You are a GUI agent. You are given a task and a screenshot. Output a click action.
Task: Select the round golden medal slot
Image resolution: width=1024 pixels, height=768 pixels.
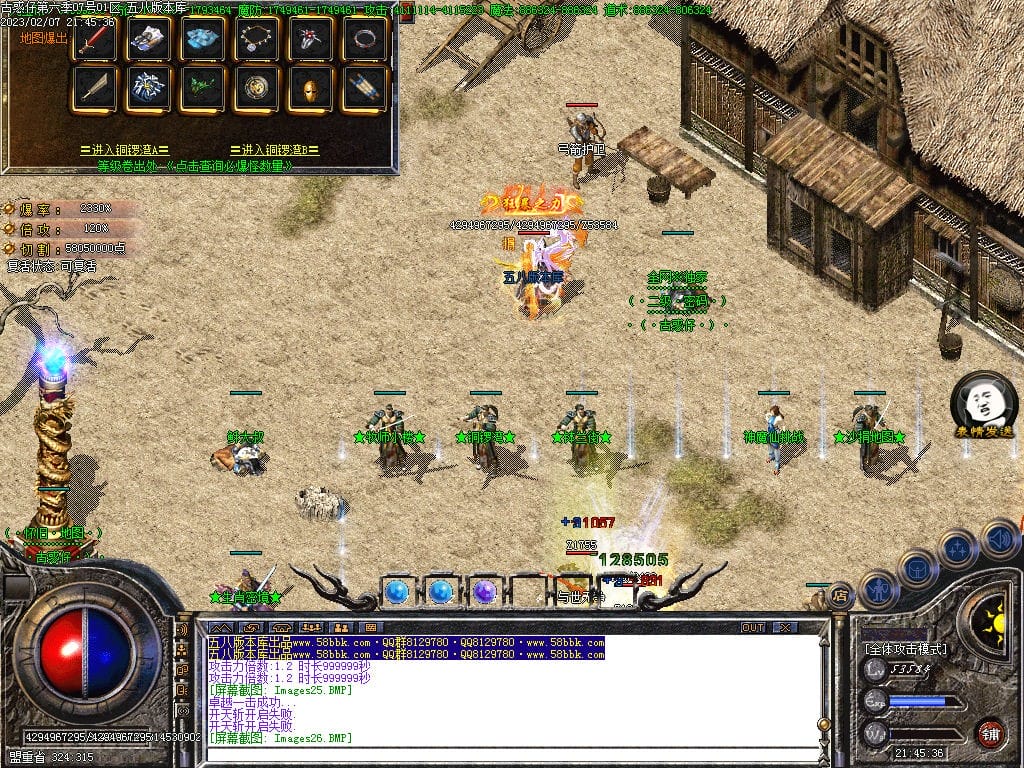256,89
